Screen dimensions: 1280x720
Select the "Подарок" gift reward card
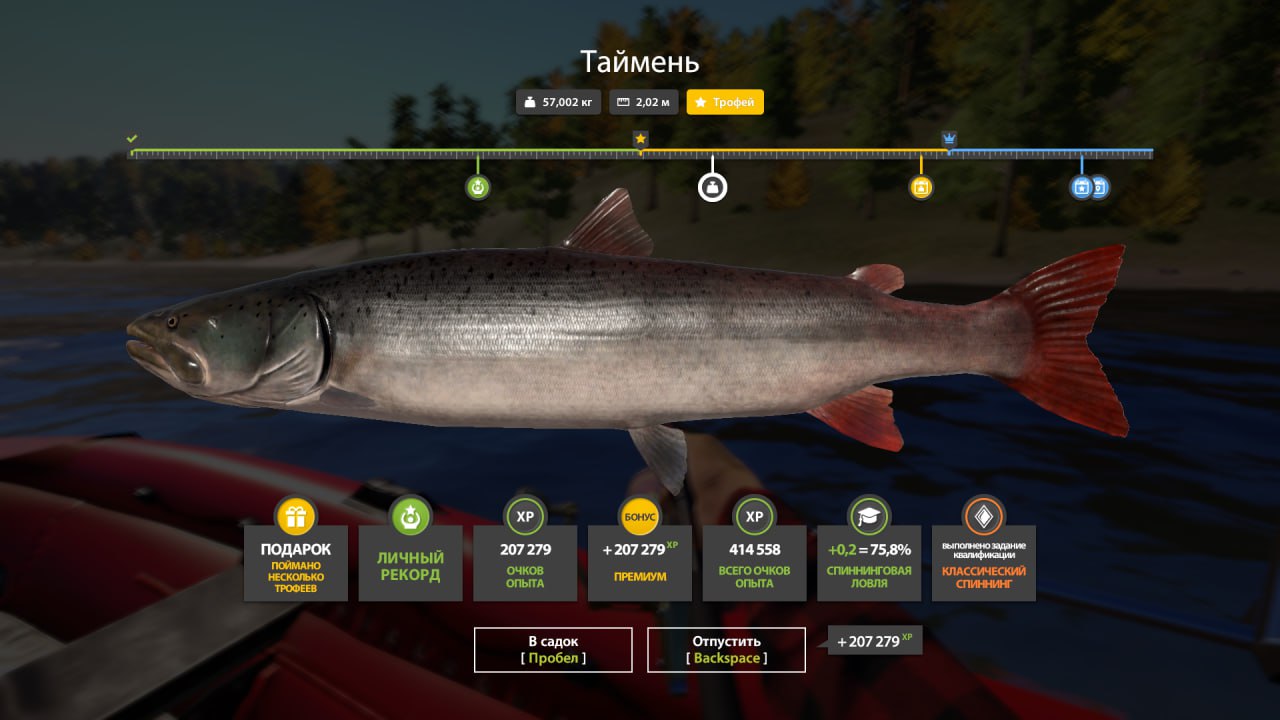(296, 562)
